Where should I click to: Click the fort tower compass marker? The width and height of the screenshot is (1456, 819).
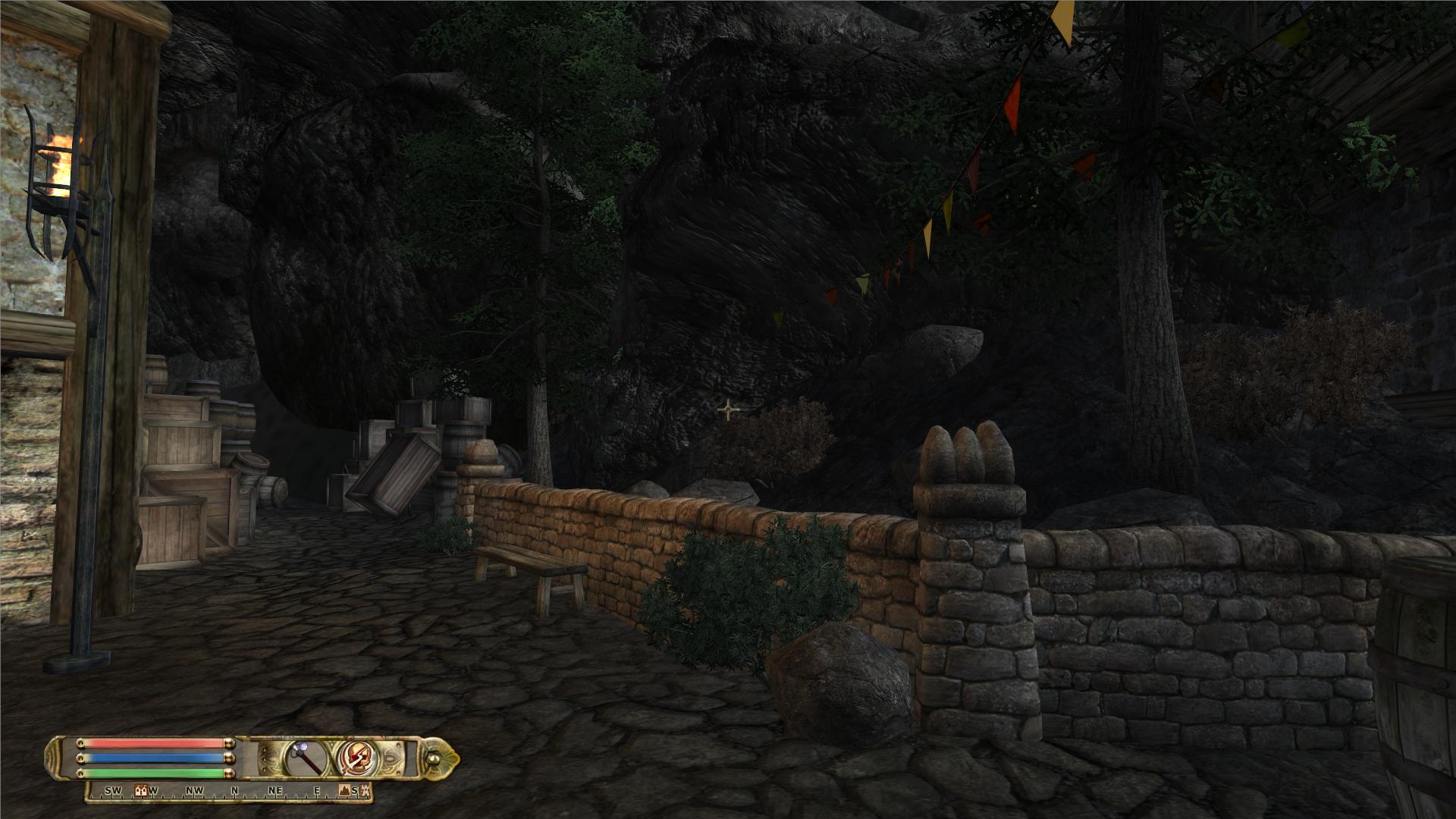[x=366, y=790]
